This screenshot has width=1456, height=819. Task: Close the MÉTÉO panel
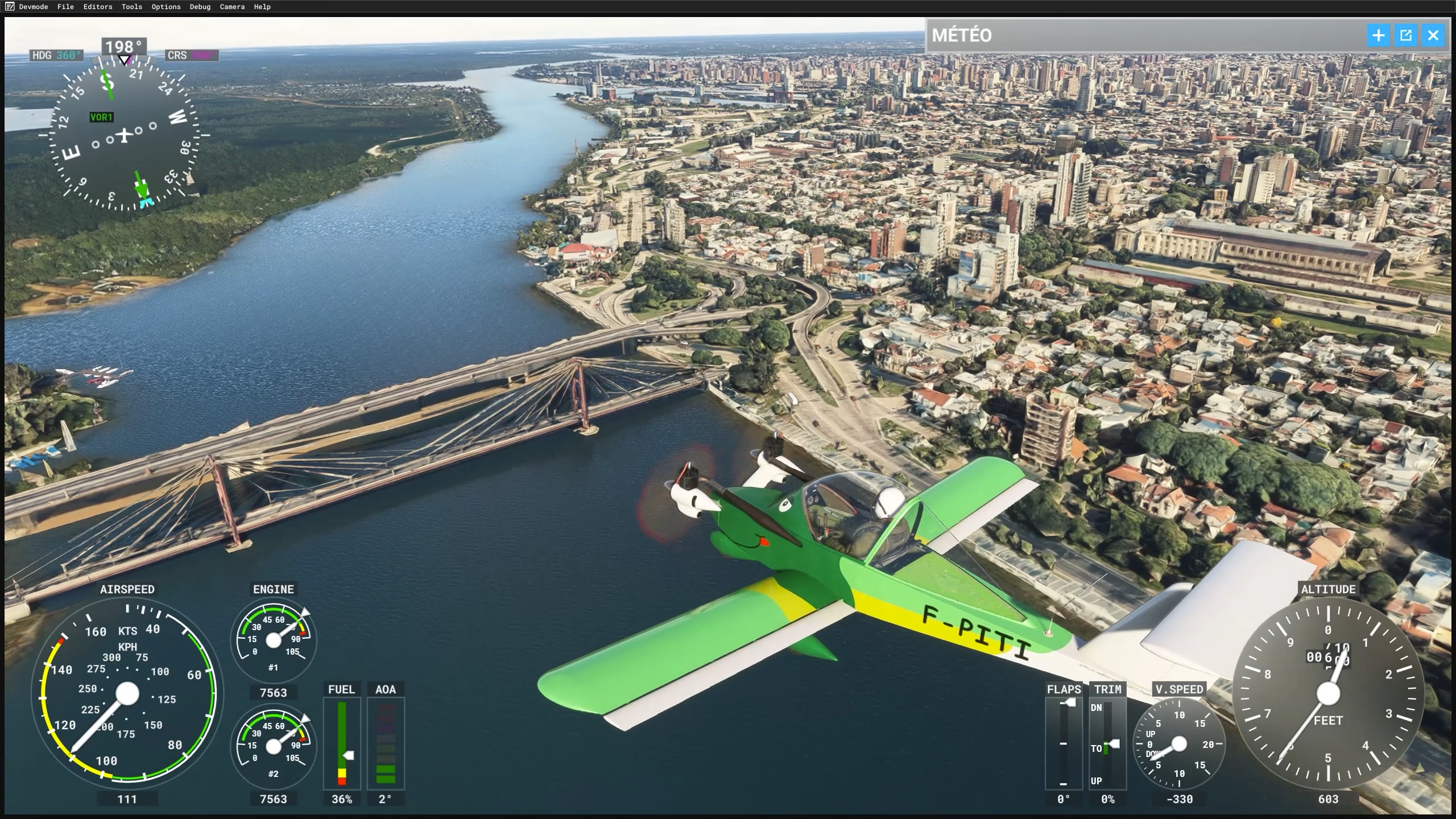click(1433, 35)
